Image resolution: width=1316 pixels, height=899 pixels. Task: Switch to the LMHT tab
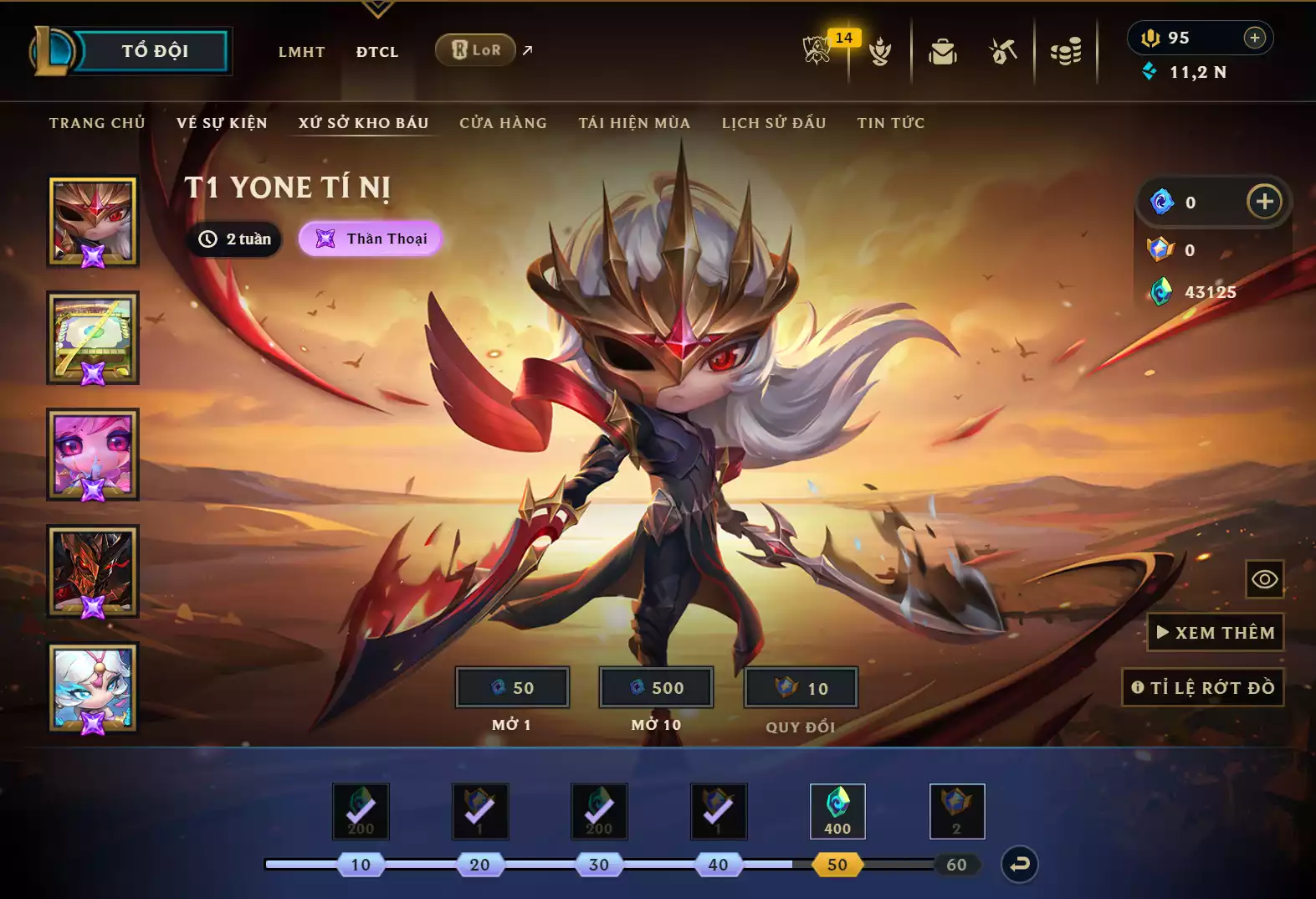(x=301, y=52)
